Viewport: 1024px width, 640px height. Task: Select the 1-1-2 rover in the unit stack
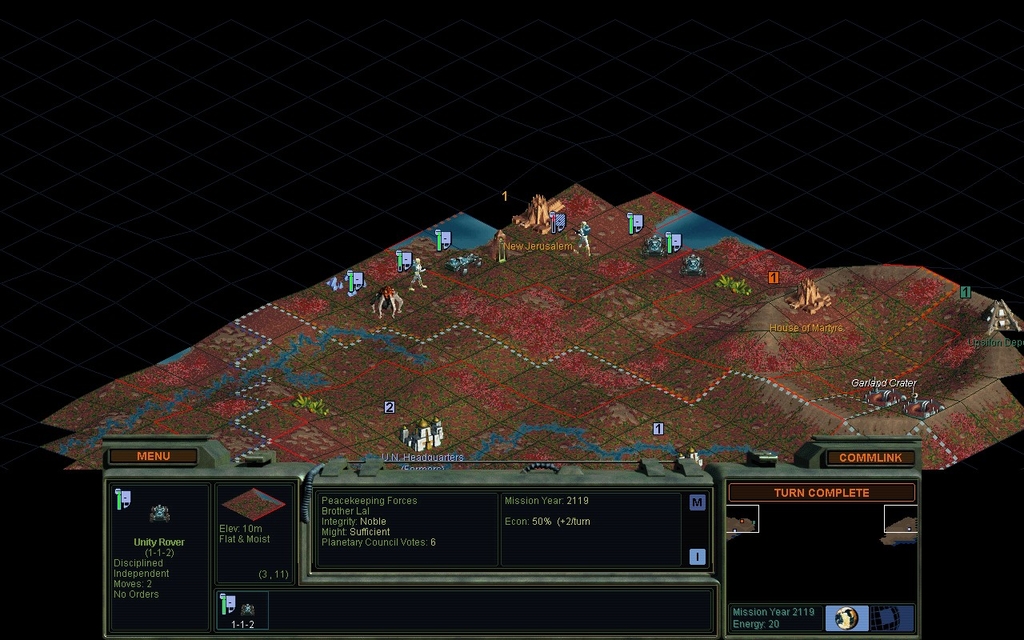242,610
